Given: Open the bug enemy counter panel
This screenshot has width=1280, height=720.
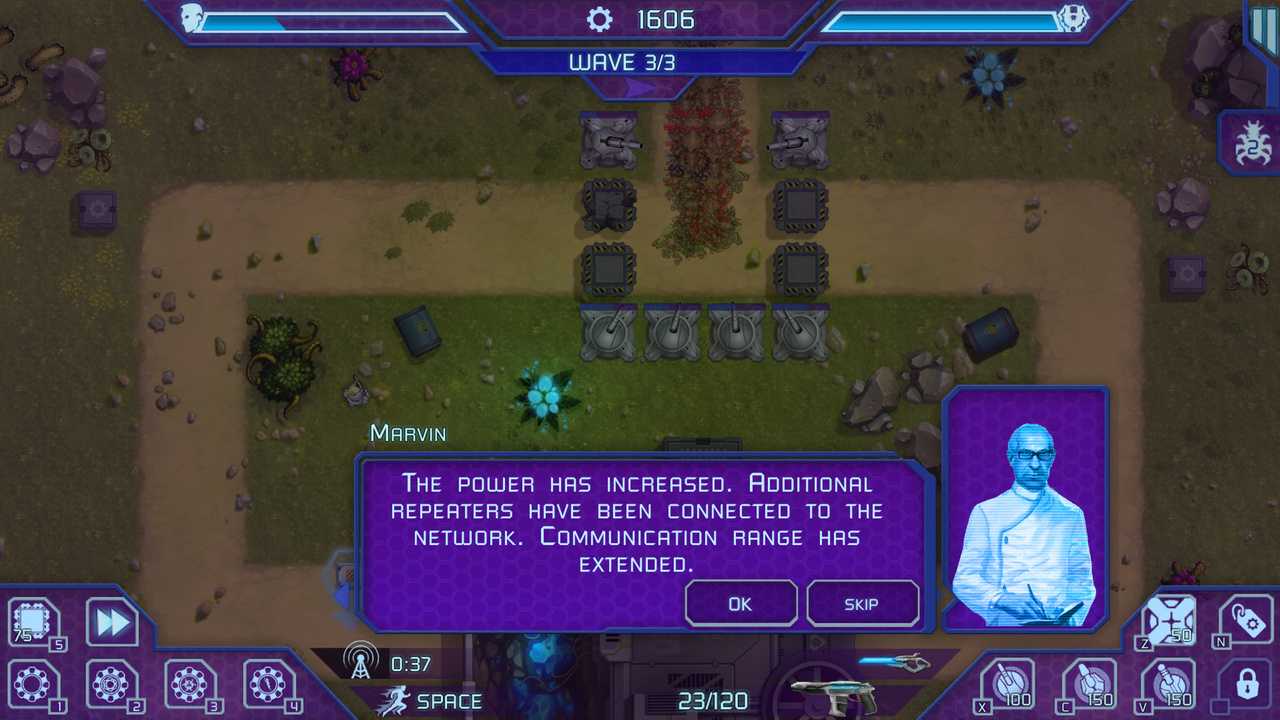Looking at the screenshot, I should pos(1252,142).
